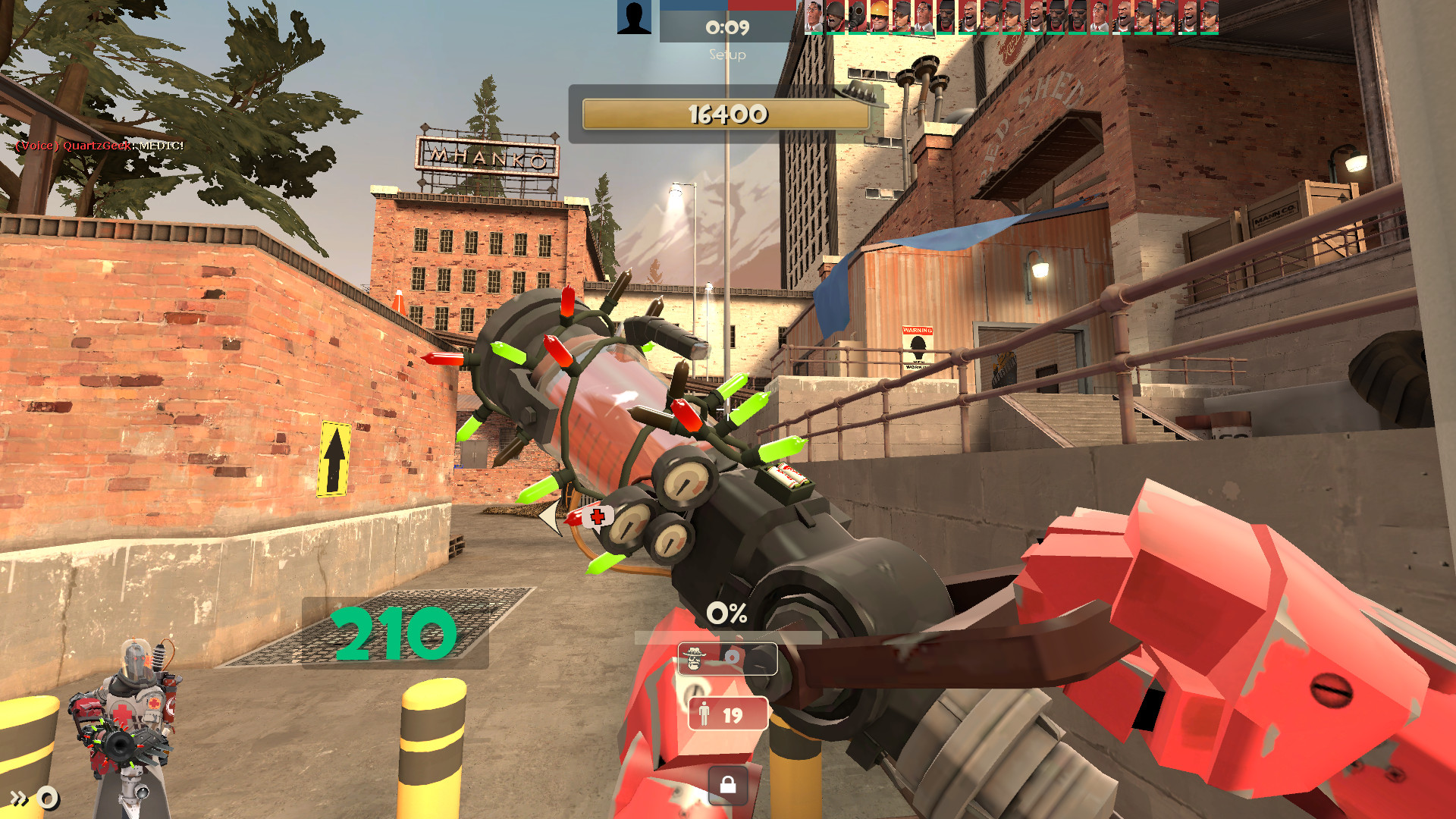Toggle the padlock resupply indicator
The image size is (1456, 819).
(x=729, y=785)
